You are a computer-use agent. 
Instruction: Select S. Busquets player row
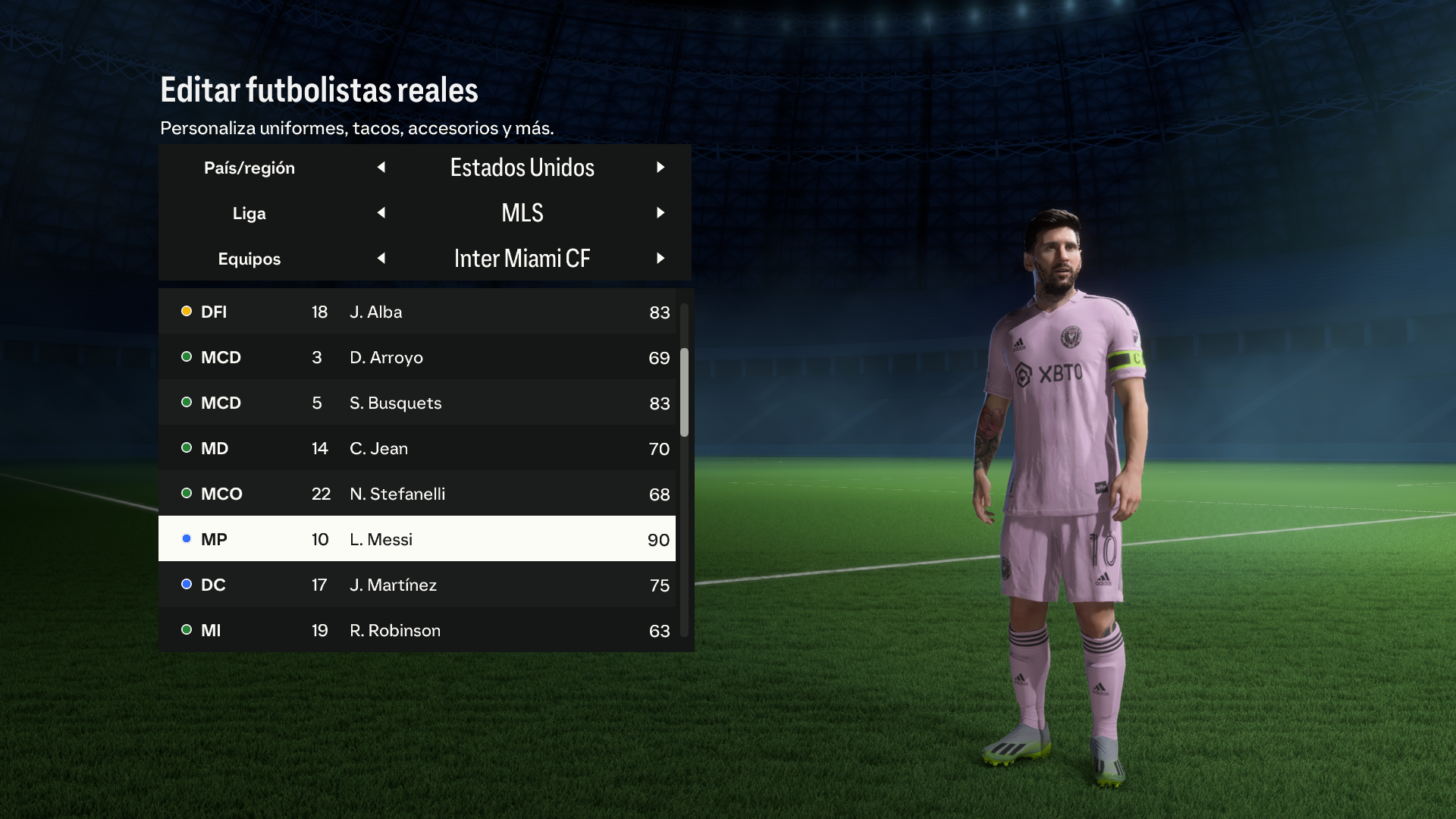[417, 403]
